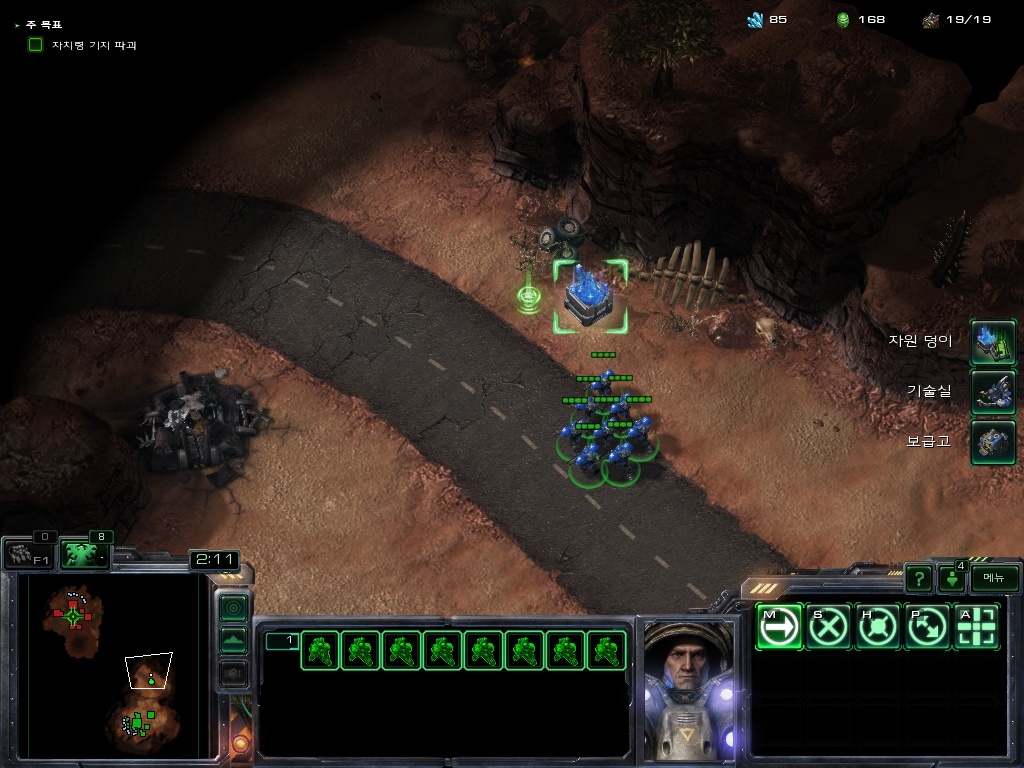
Task: Select the 자원 덩이 tip icon
Action: [x=993, y=342]
